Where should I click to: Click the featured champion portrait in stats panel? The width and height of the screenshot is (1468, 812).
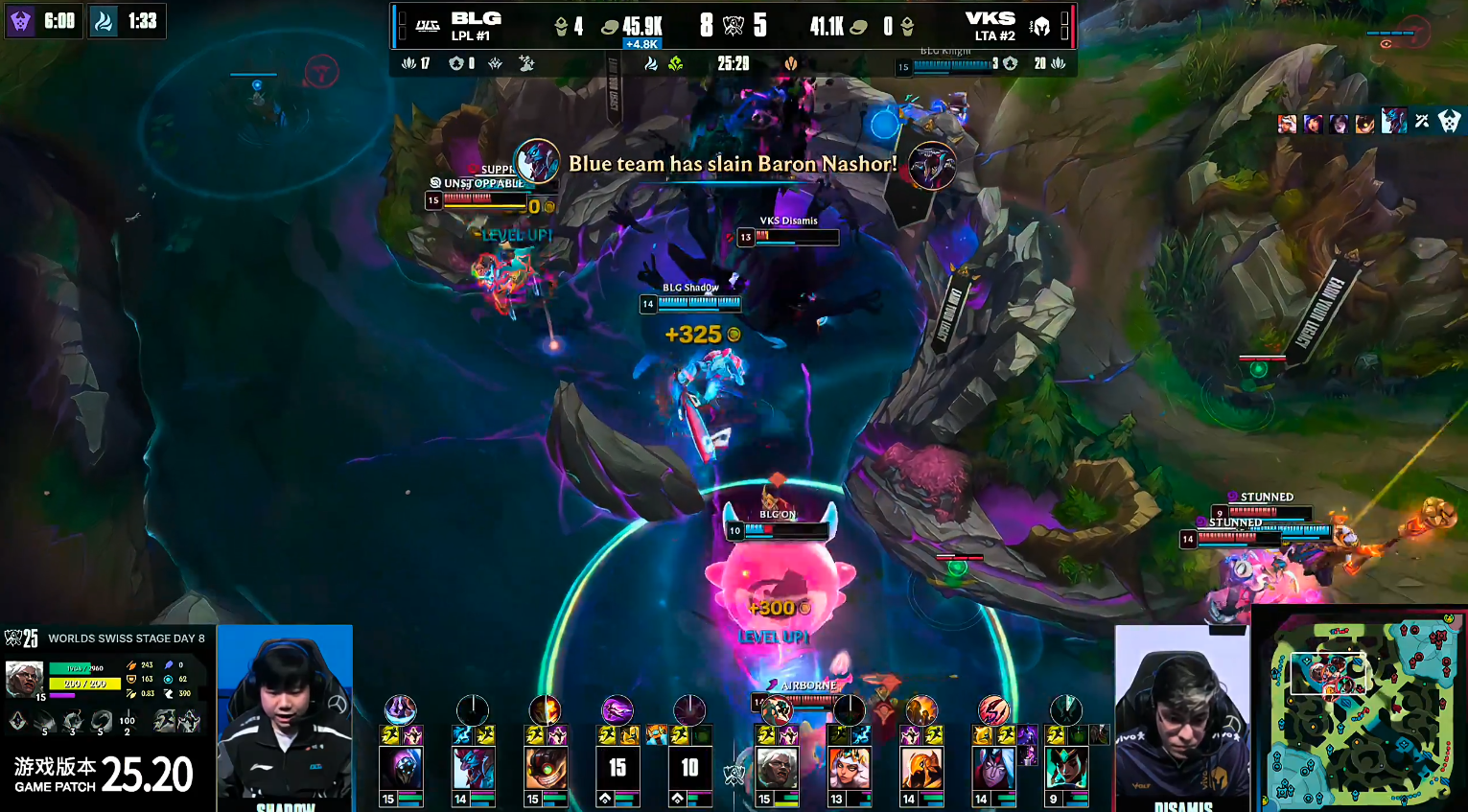(x=24, y=678)
